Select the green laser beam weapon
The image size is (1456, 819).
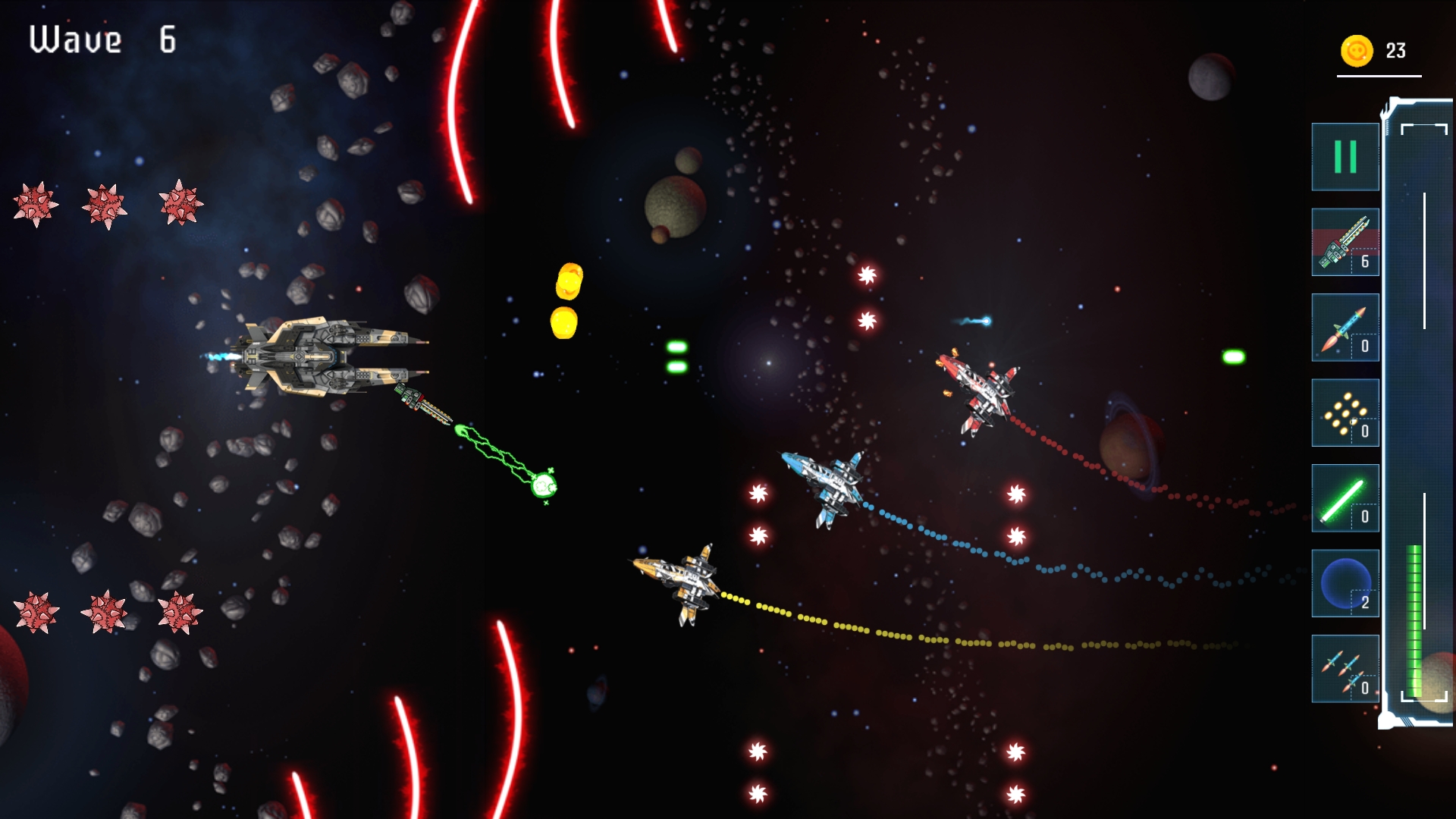click(1345, 498)
